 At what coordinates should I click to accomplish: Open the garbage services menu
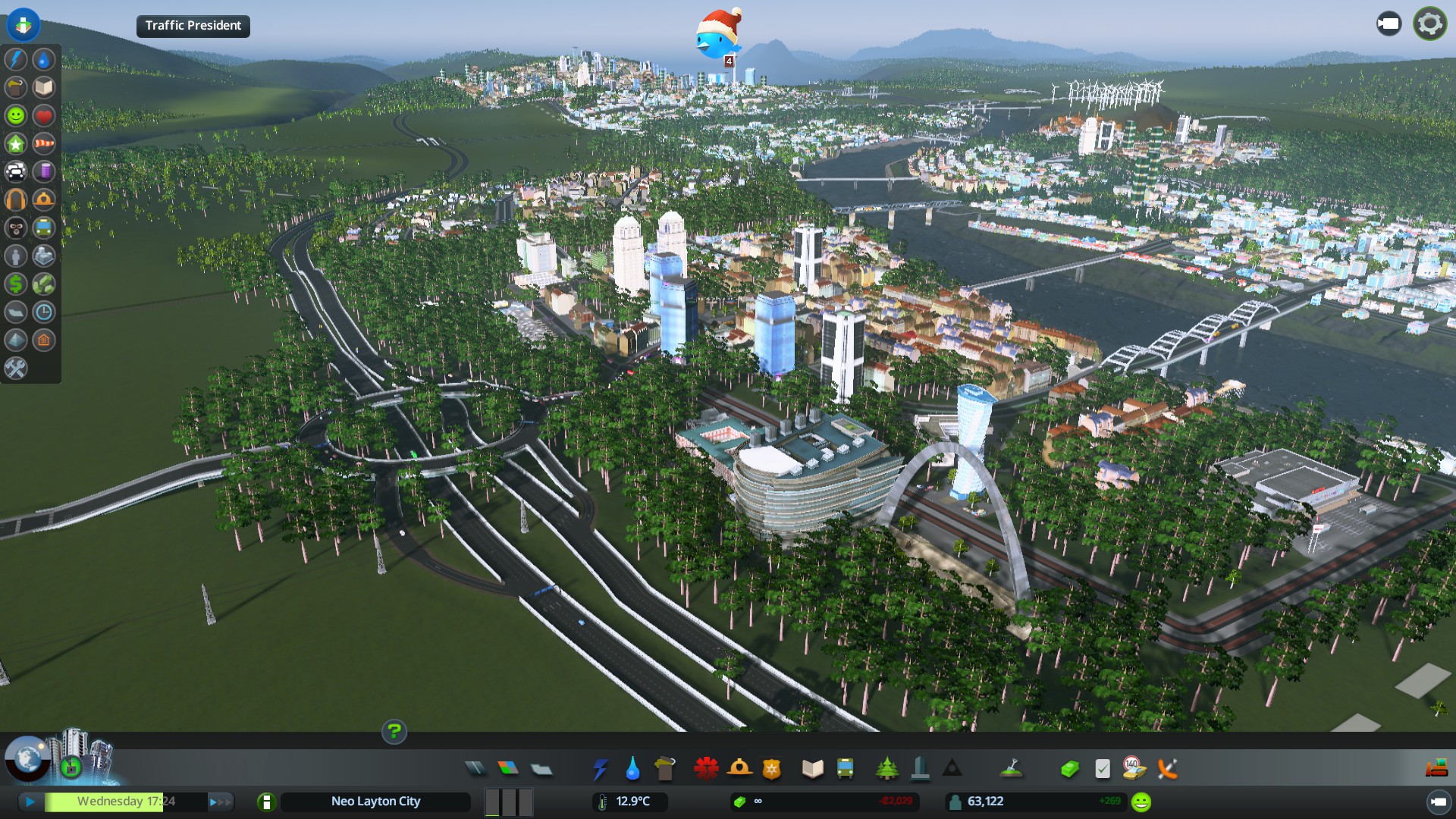pyautogui.click(x=665, y=769)
